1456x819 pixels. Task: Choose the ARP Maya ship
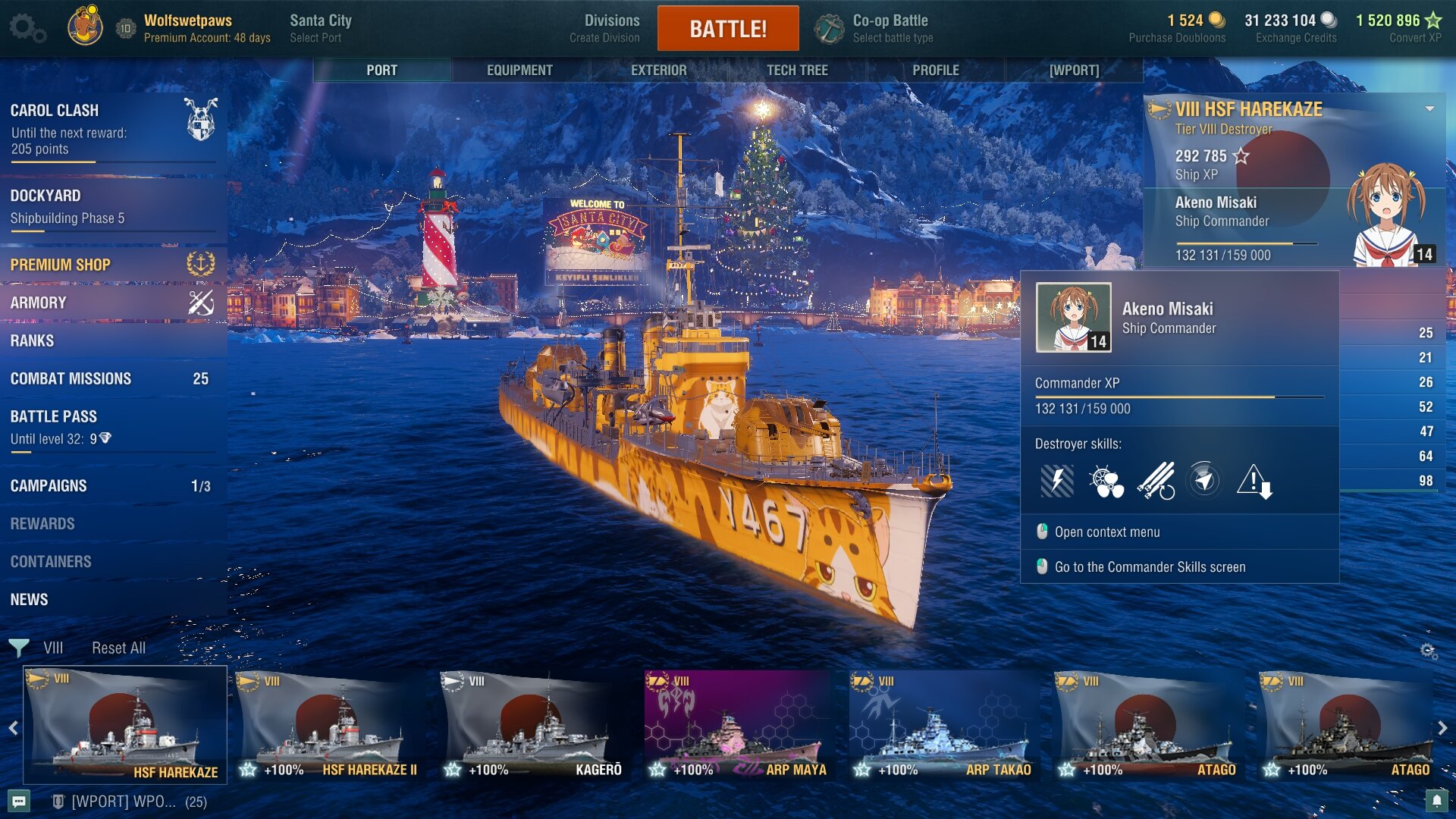(x=740, y=726)
